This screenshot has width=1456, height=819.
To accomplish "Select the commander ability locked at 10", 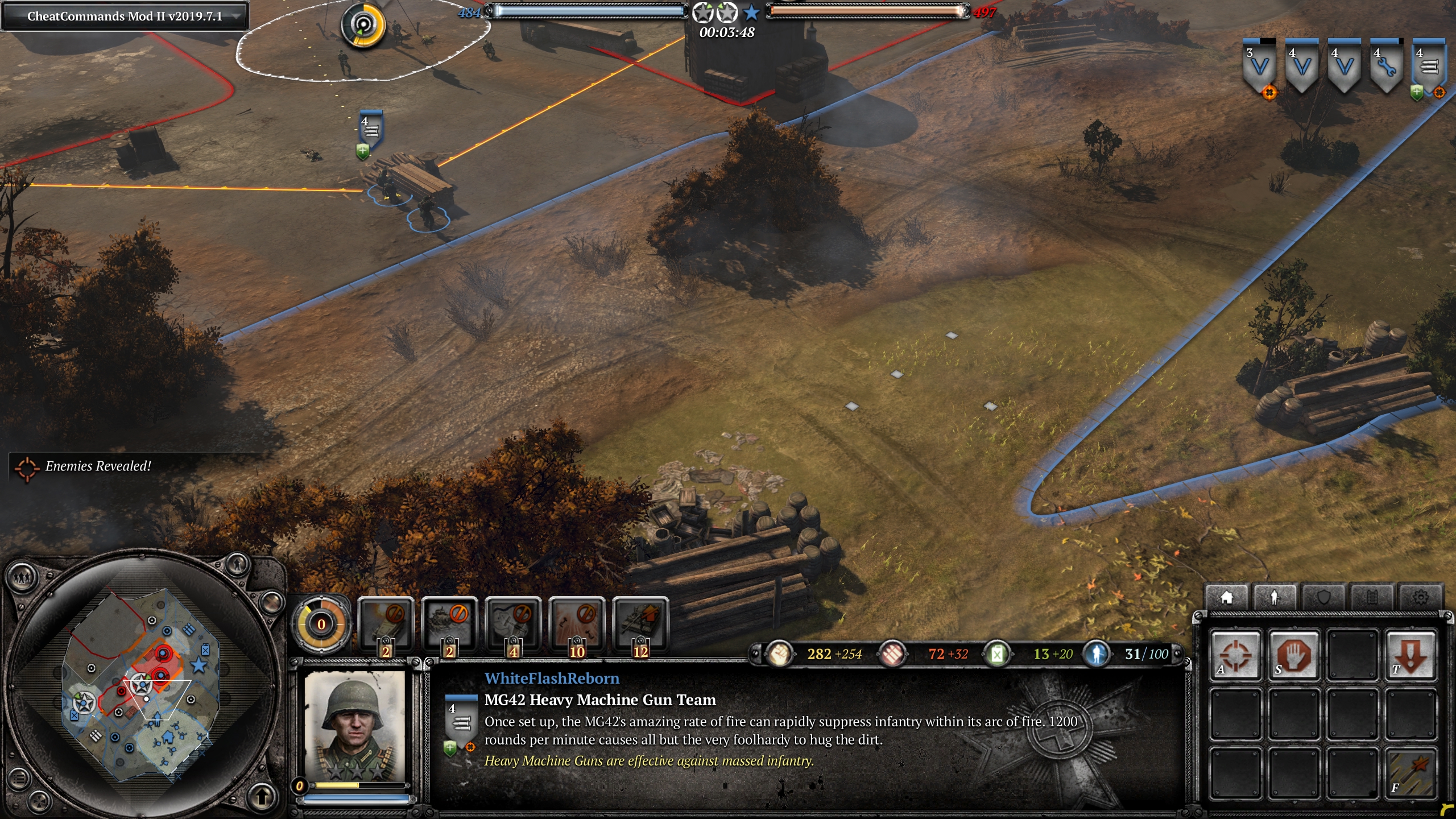I will [x=577, y=624].
